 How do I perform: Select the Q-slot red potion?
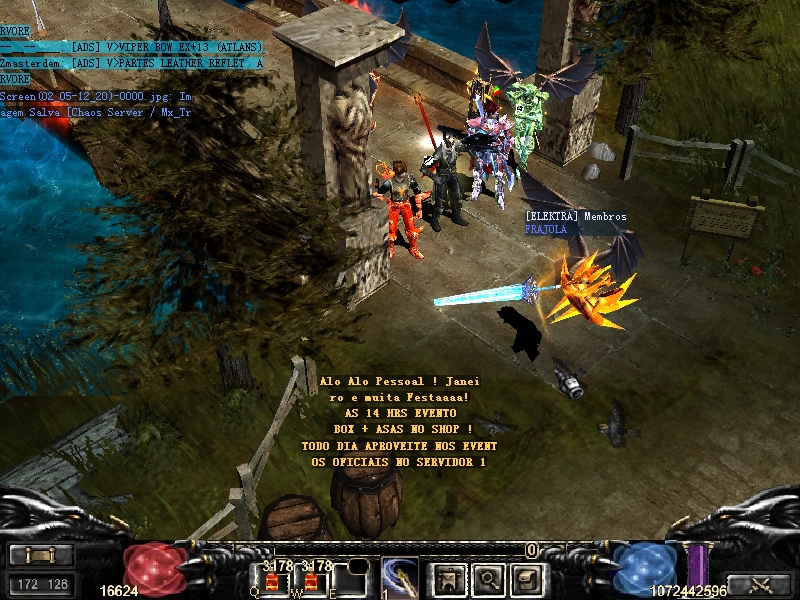[x=271, y=579]
